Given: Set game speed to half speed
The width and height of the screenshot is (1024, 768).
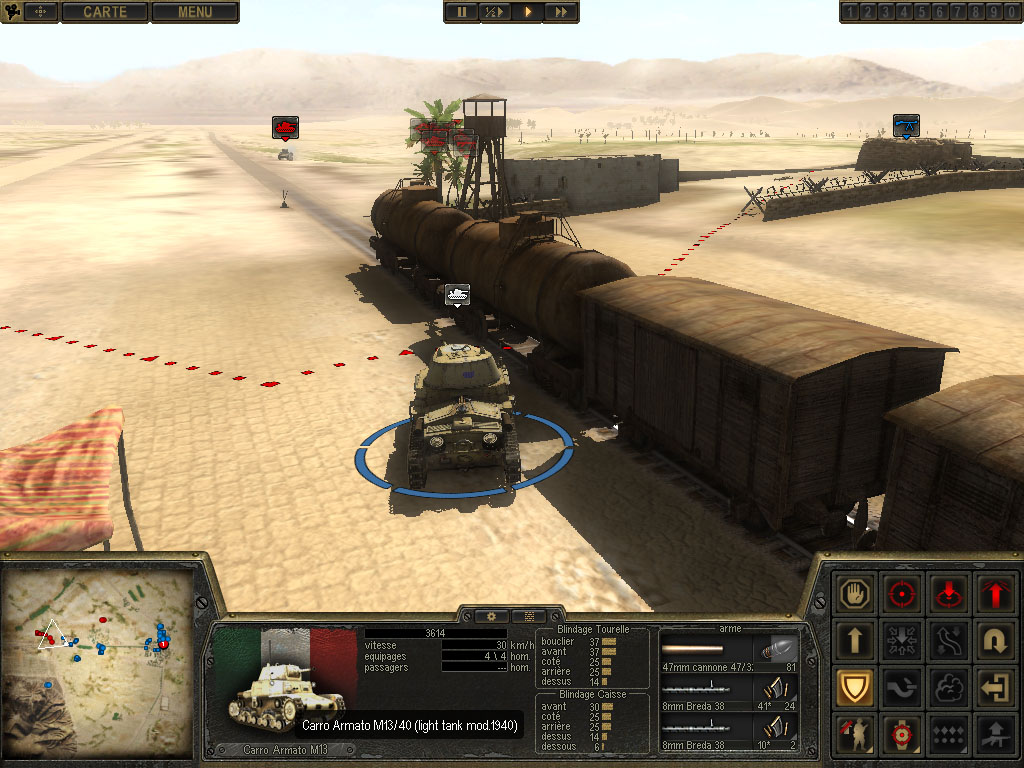Looking at the screenshot, I should pos(493,12).
